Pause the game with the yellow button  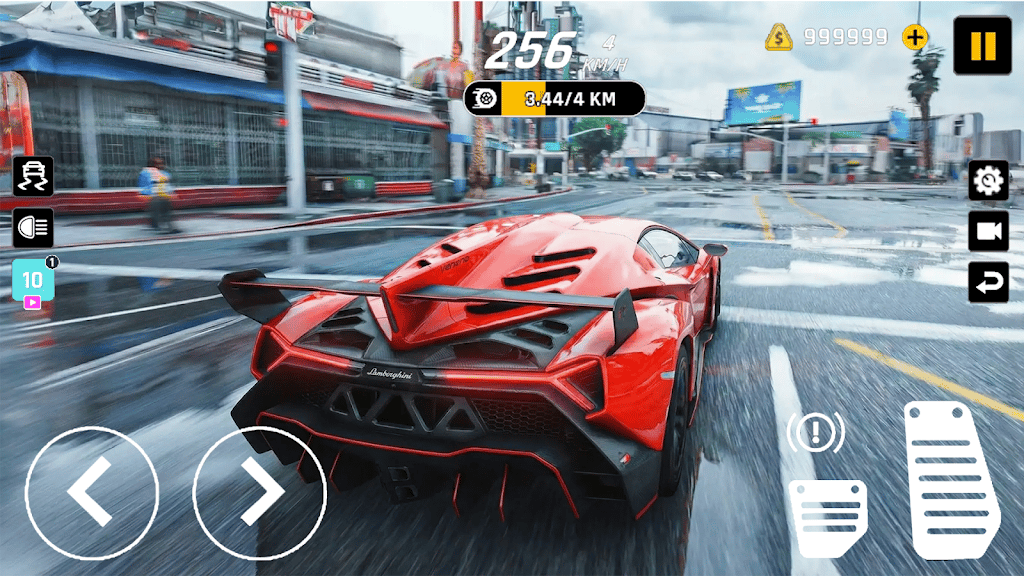click(982, 46)
